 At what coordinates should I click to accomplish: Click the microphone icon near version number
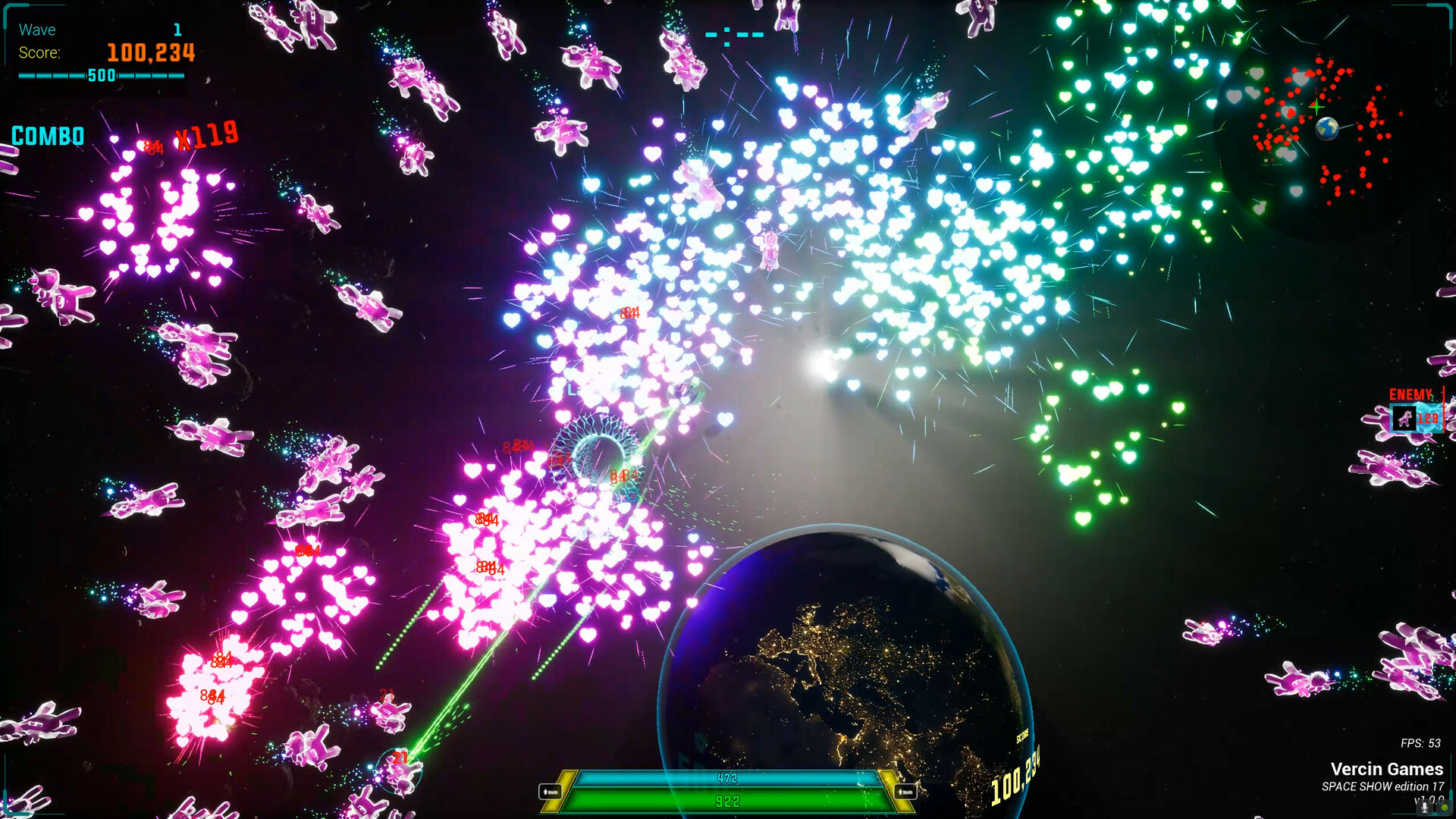pyautogui.click(x=1424, y=808)
